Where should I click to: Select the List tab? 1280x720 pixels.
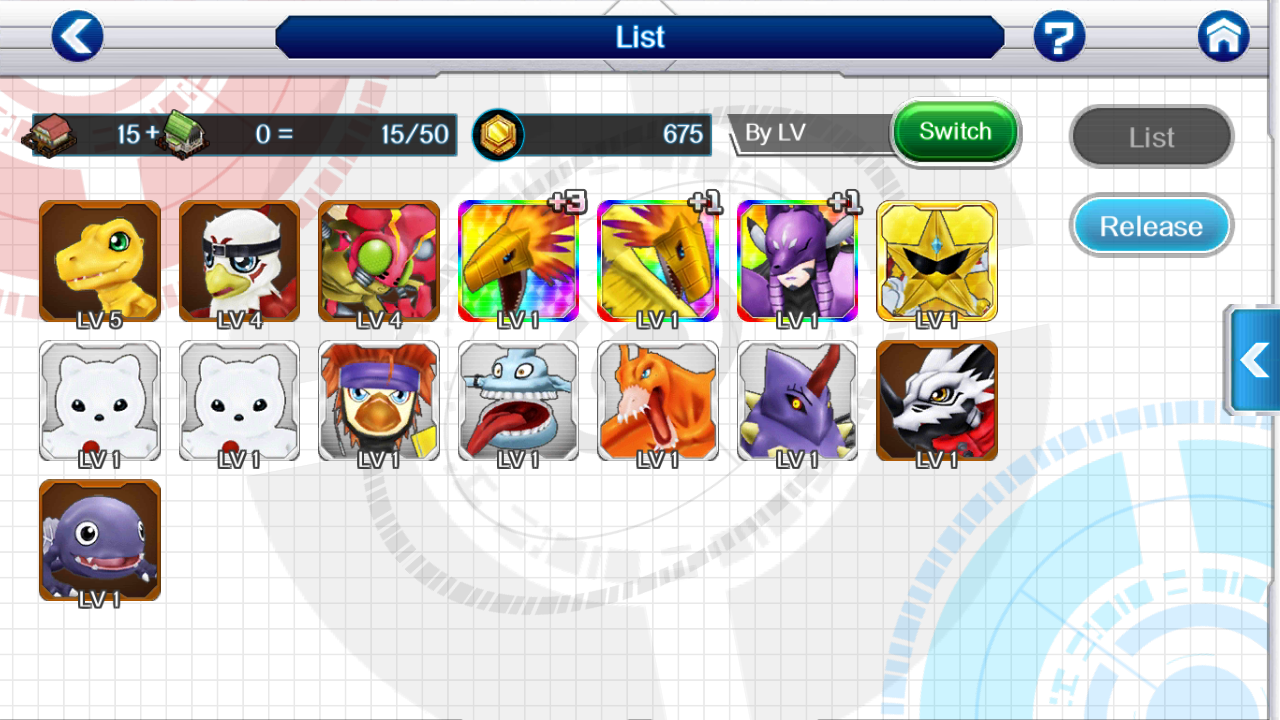[x=1151, y=137]
